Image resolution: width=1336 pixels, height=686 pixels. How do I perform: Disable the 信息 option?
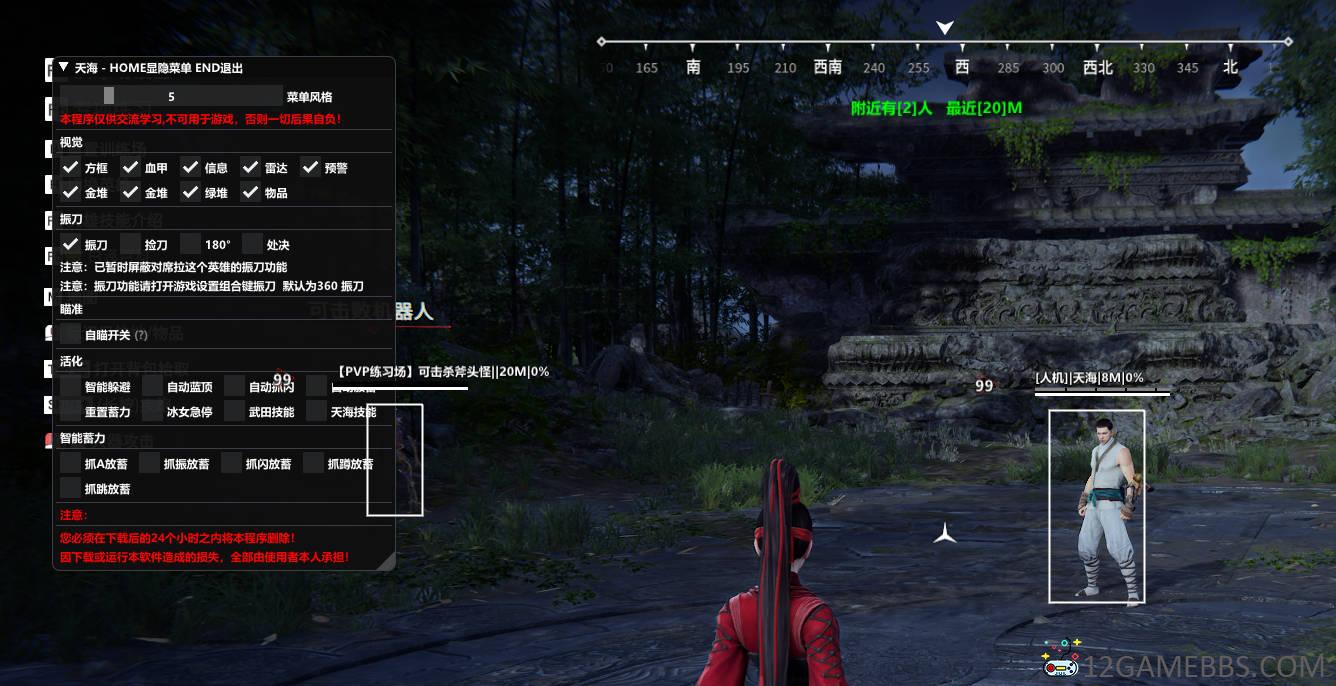(x=190, y=168)
